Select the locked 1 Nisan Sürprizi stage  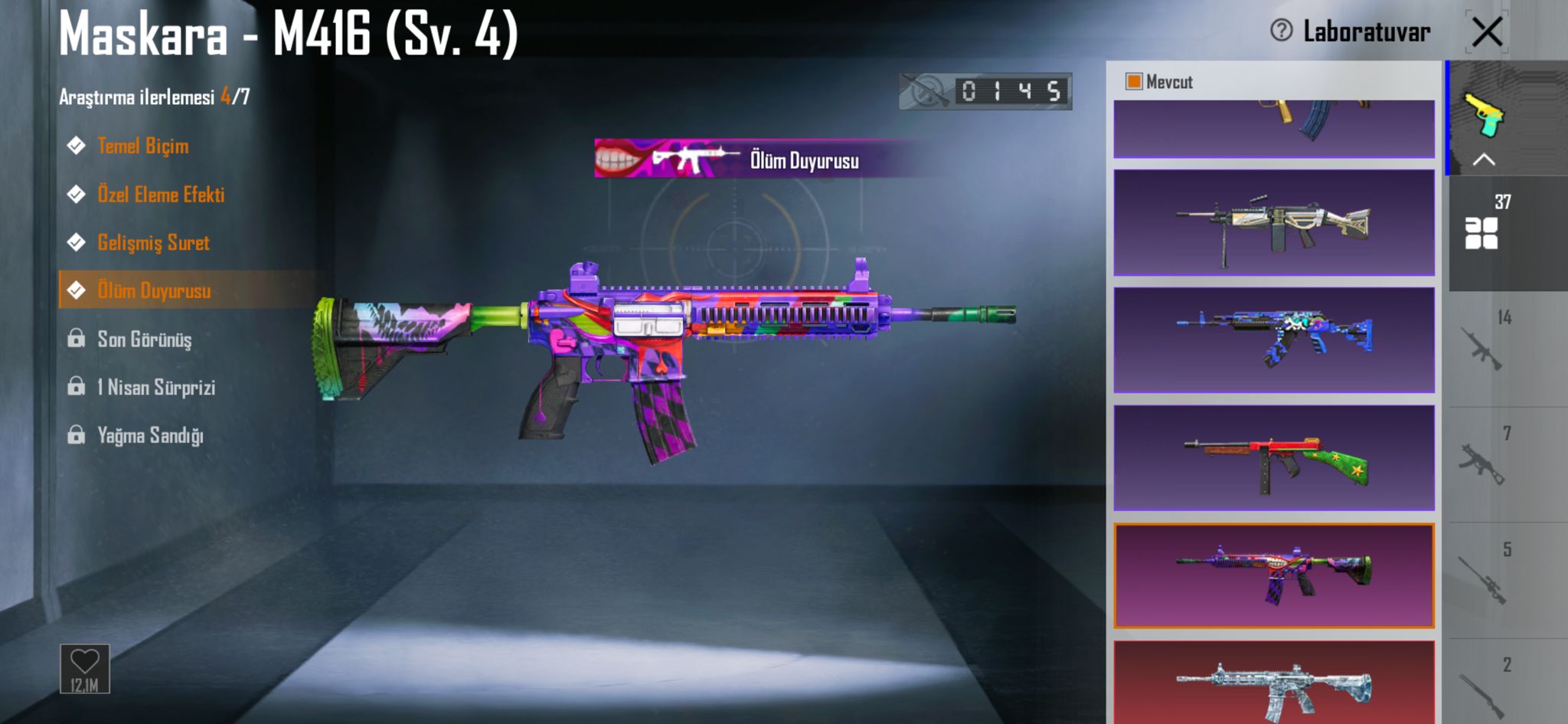point(155,387)
